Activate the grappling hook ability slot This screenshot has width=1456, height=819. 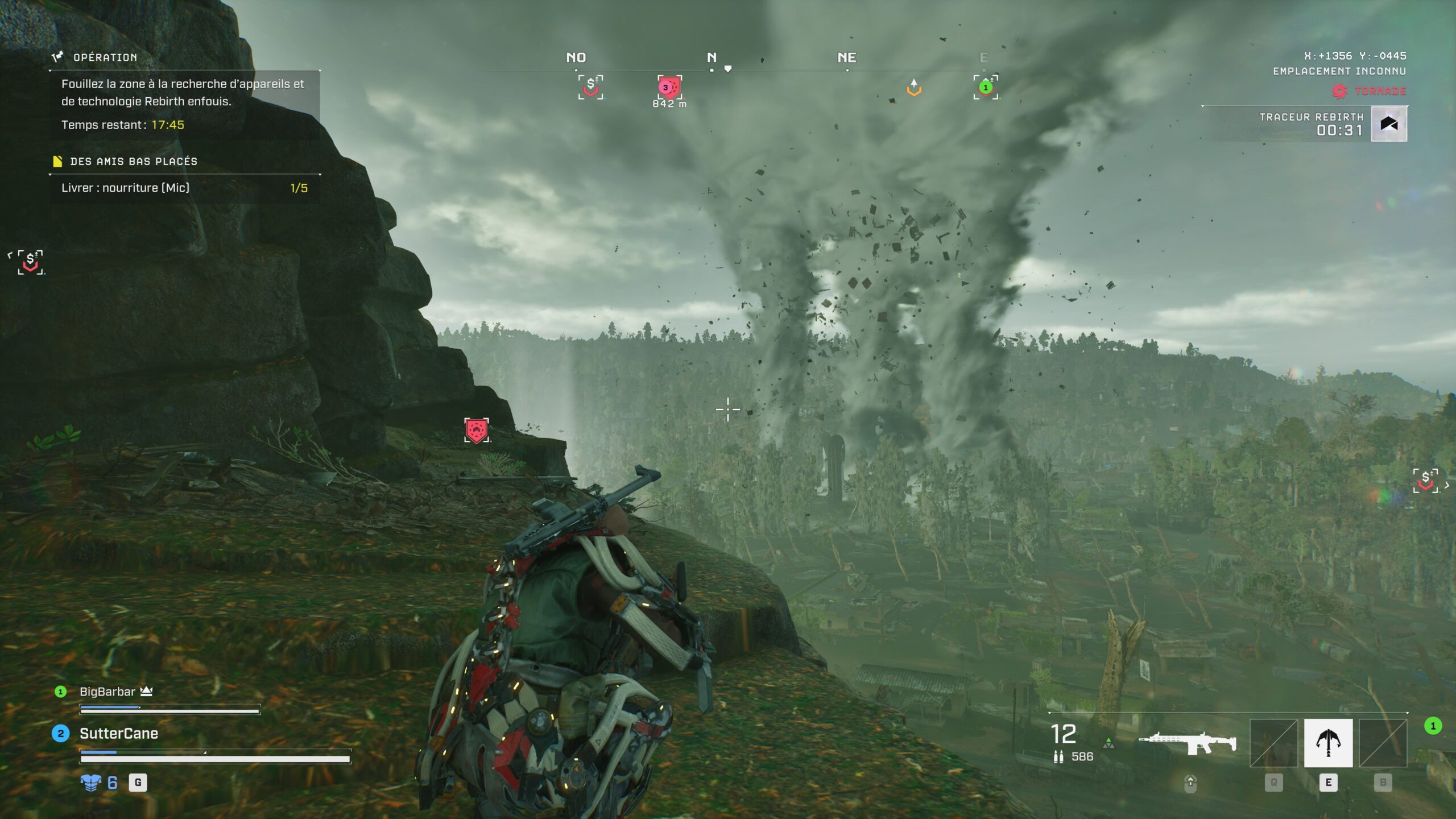[1328, 743]
